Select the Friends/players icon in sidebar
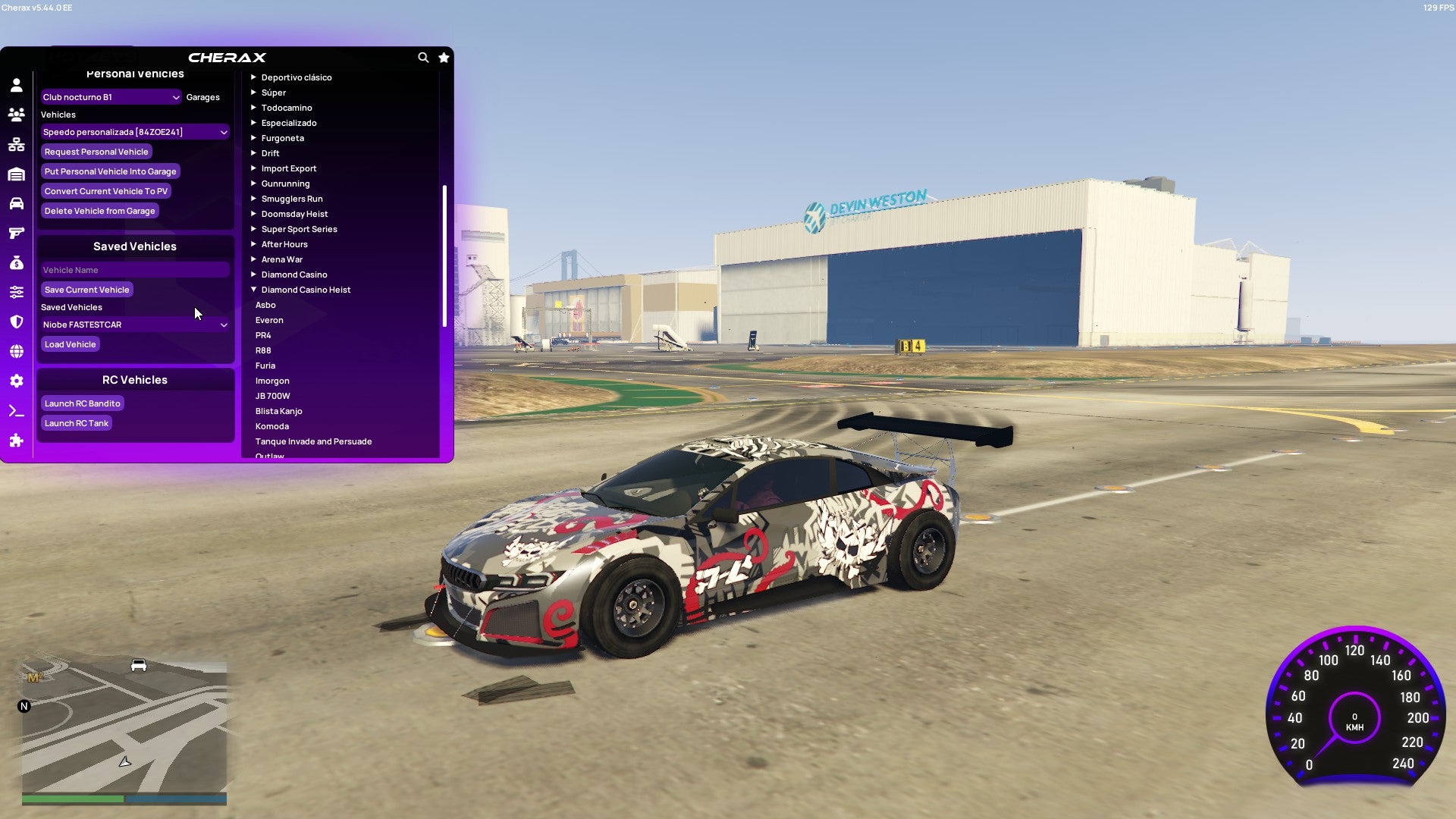 pyautogui.click(x=16, y=114)
